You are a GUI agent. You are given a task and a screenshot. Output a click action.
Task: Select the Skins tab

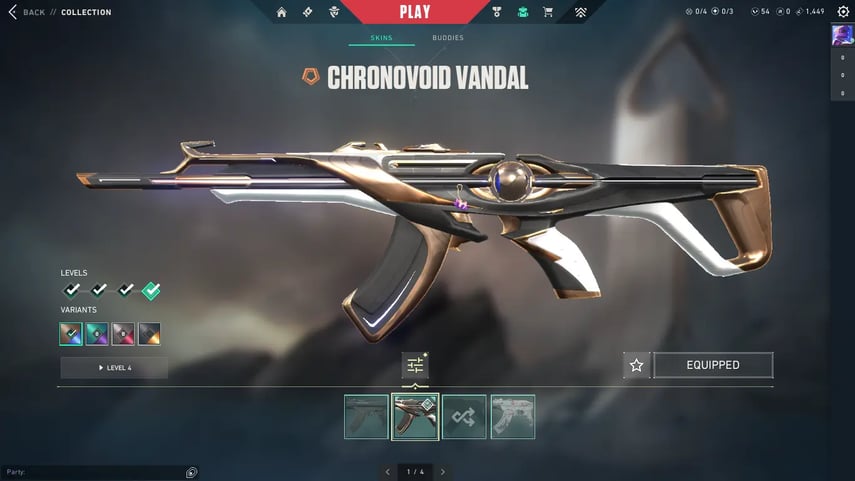tap(381, 38)
